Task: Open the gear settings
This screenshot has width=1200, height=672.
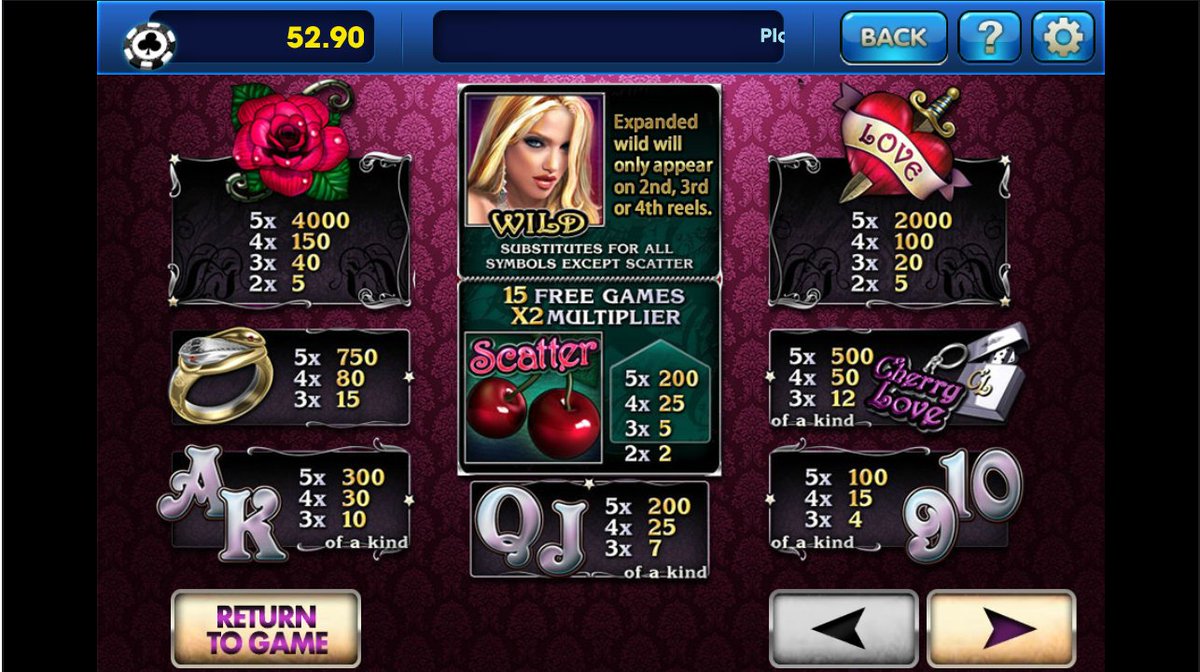Action: tap(1062, 38)
